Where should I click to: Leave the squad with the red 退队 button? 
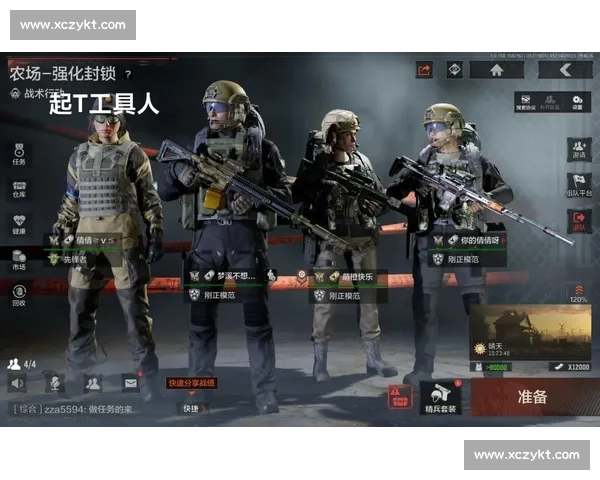pyautogui.click(x=579, y=221)
